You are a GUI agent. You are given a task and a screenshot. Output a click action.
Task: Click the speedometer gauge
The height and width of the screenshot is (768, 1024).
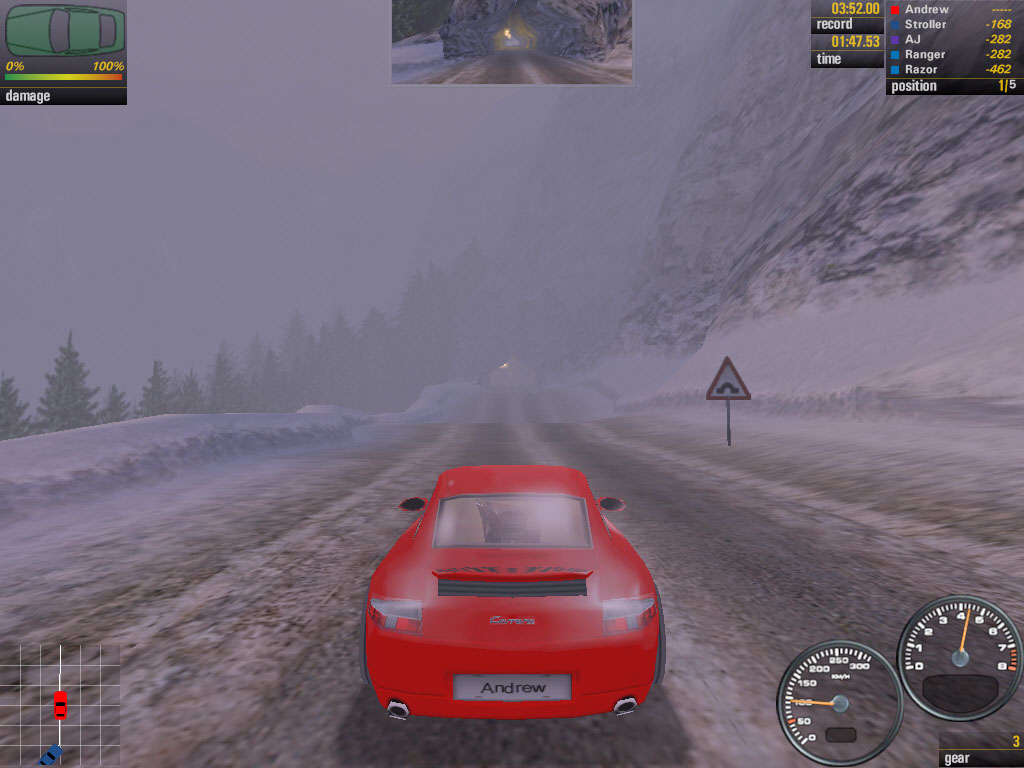(x=838, y=702)
